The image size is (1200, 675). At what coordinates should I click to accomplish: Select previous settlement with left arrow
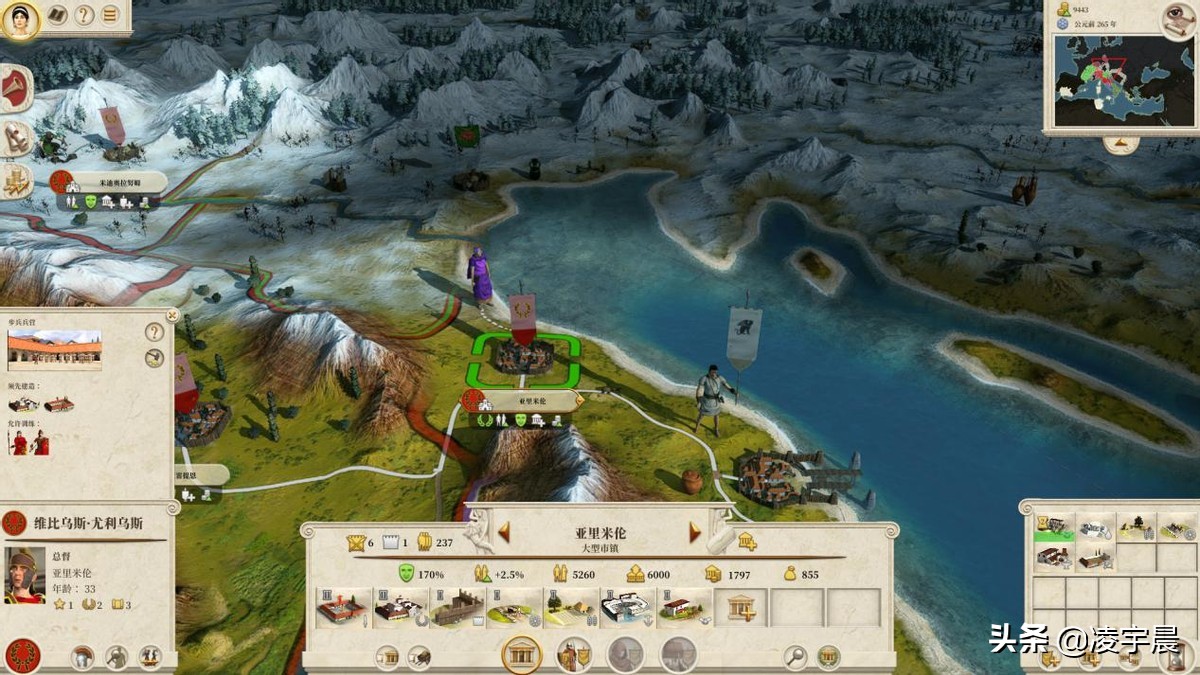504,533
